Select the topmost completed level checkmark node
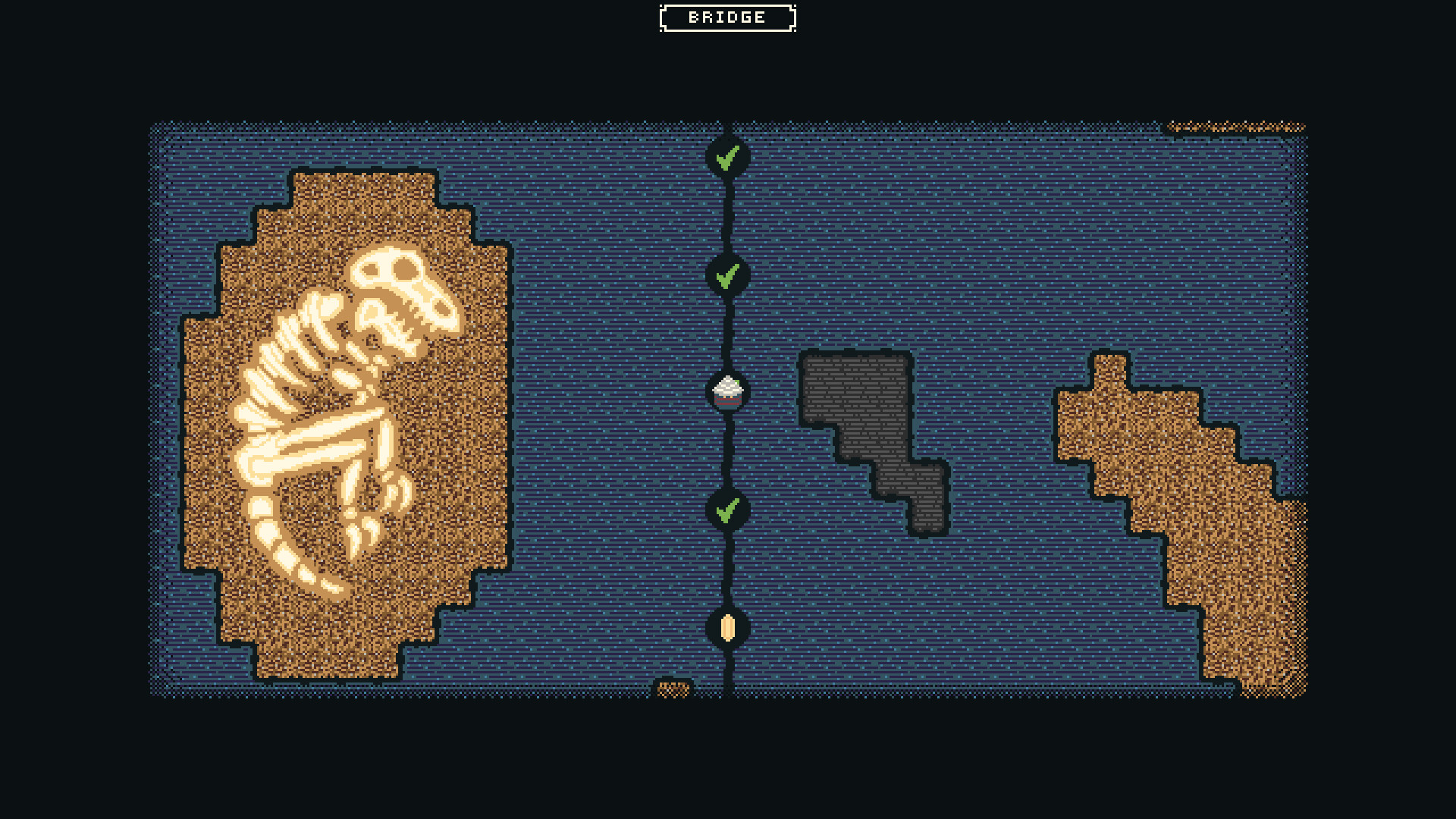Screen dimensions: 1456x819 tap(729, 158)
